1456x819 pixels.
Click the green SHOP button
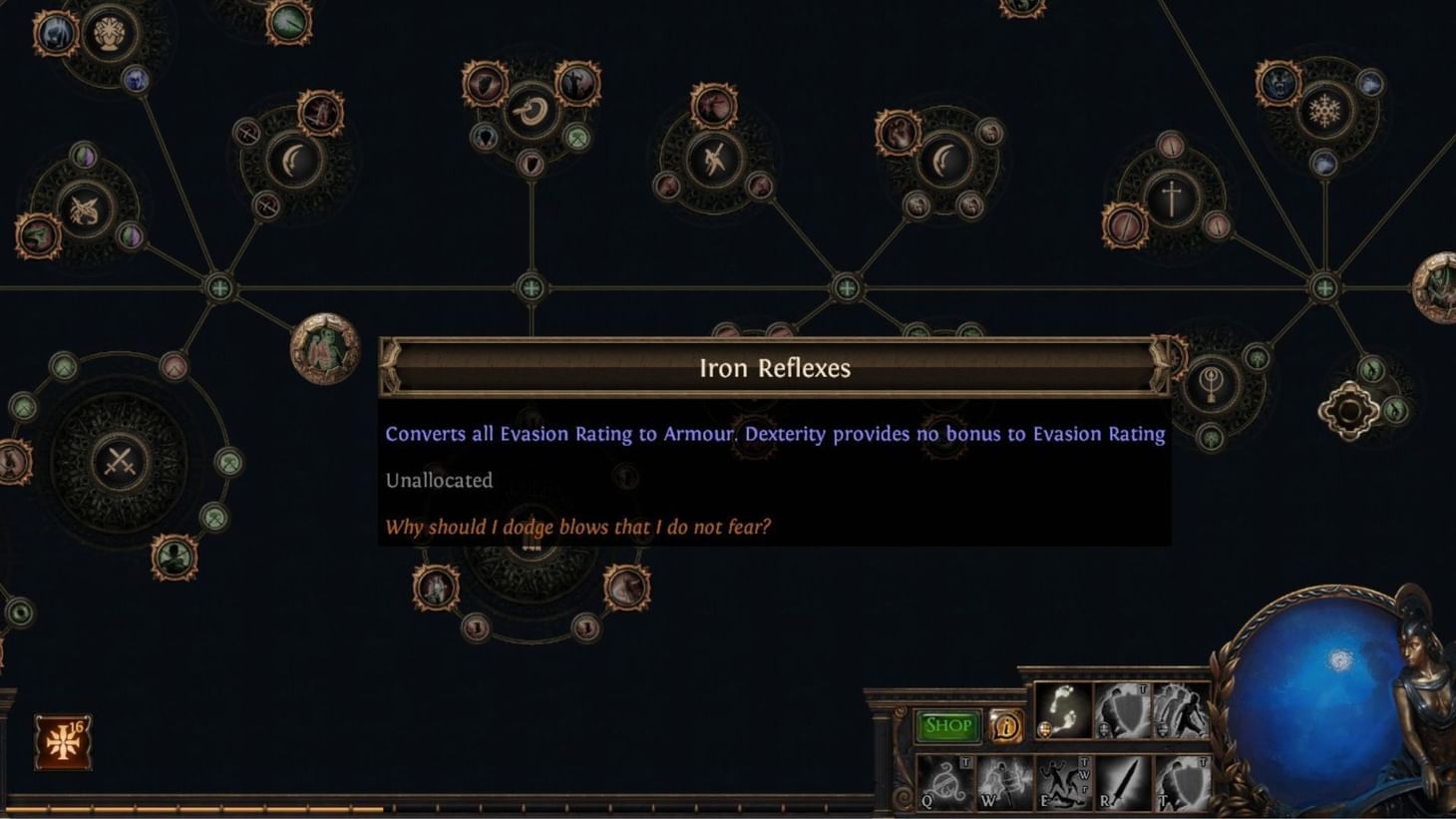[947, 725]
